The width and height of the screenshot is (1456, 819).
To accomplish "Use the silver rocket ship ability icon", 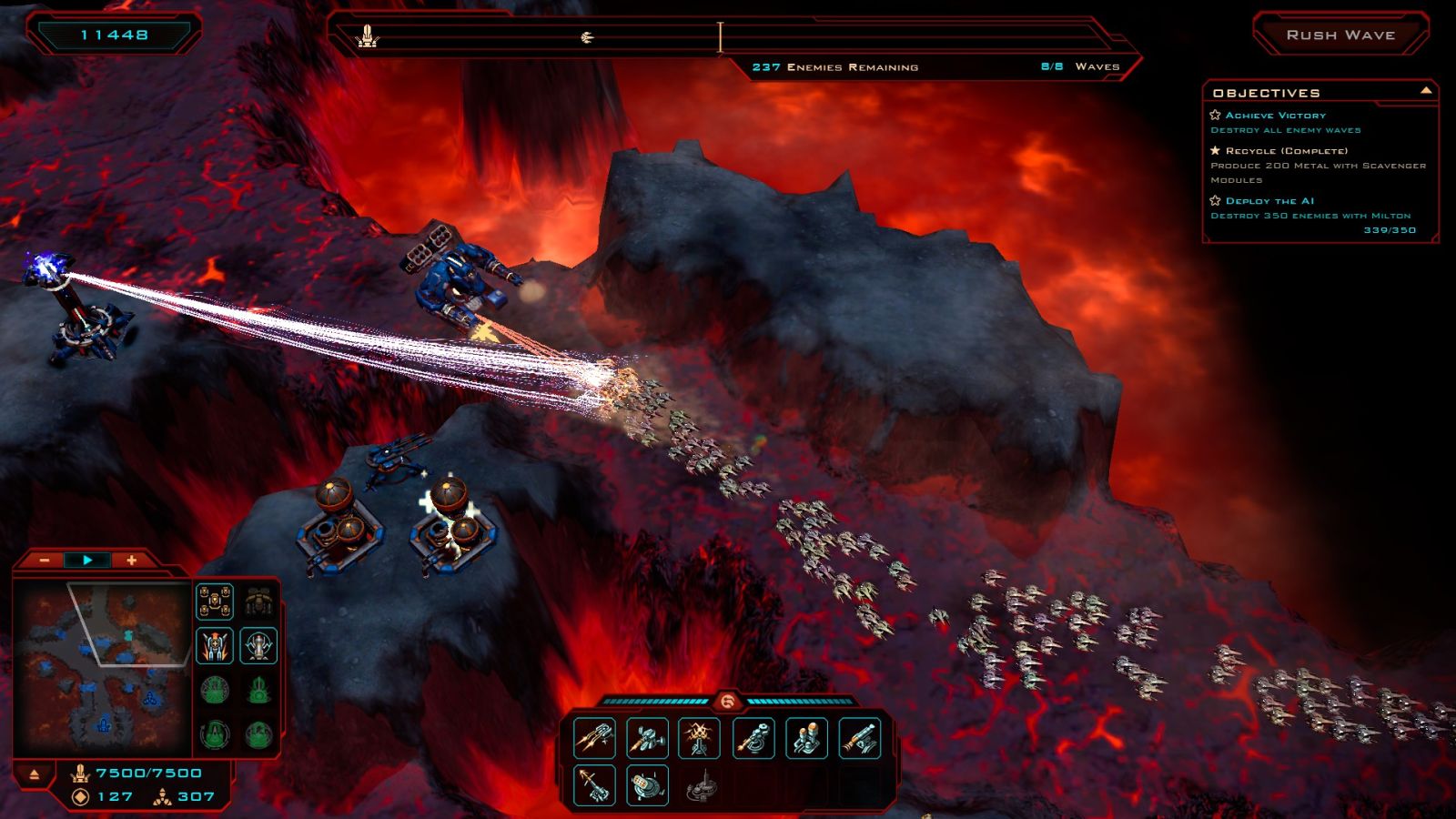I will (258, 646).
